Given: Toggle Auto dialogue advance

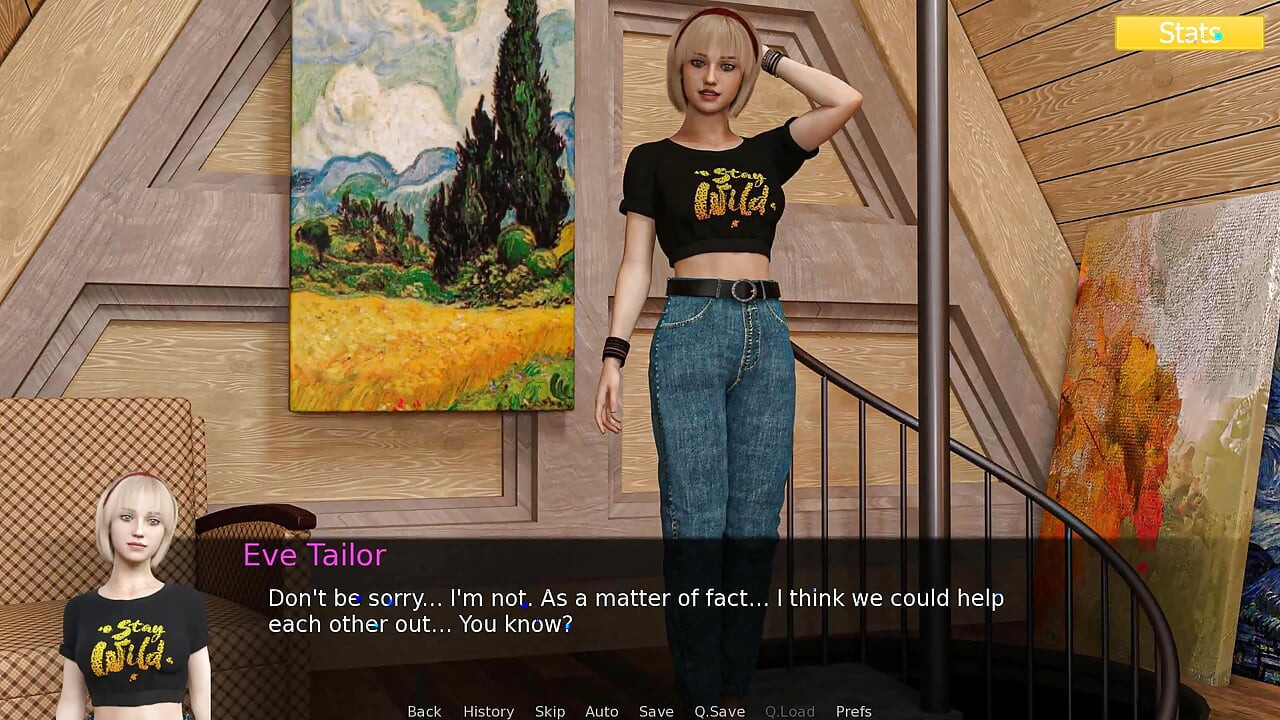Looking at the screenshot, I should pyautogui.click(x=601, y=711).
